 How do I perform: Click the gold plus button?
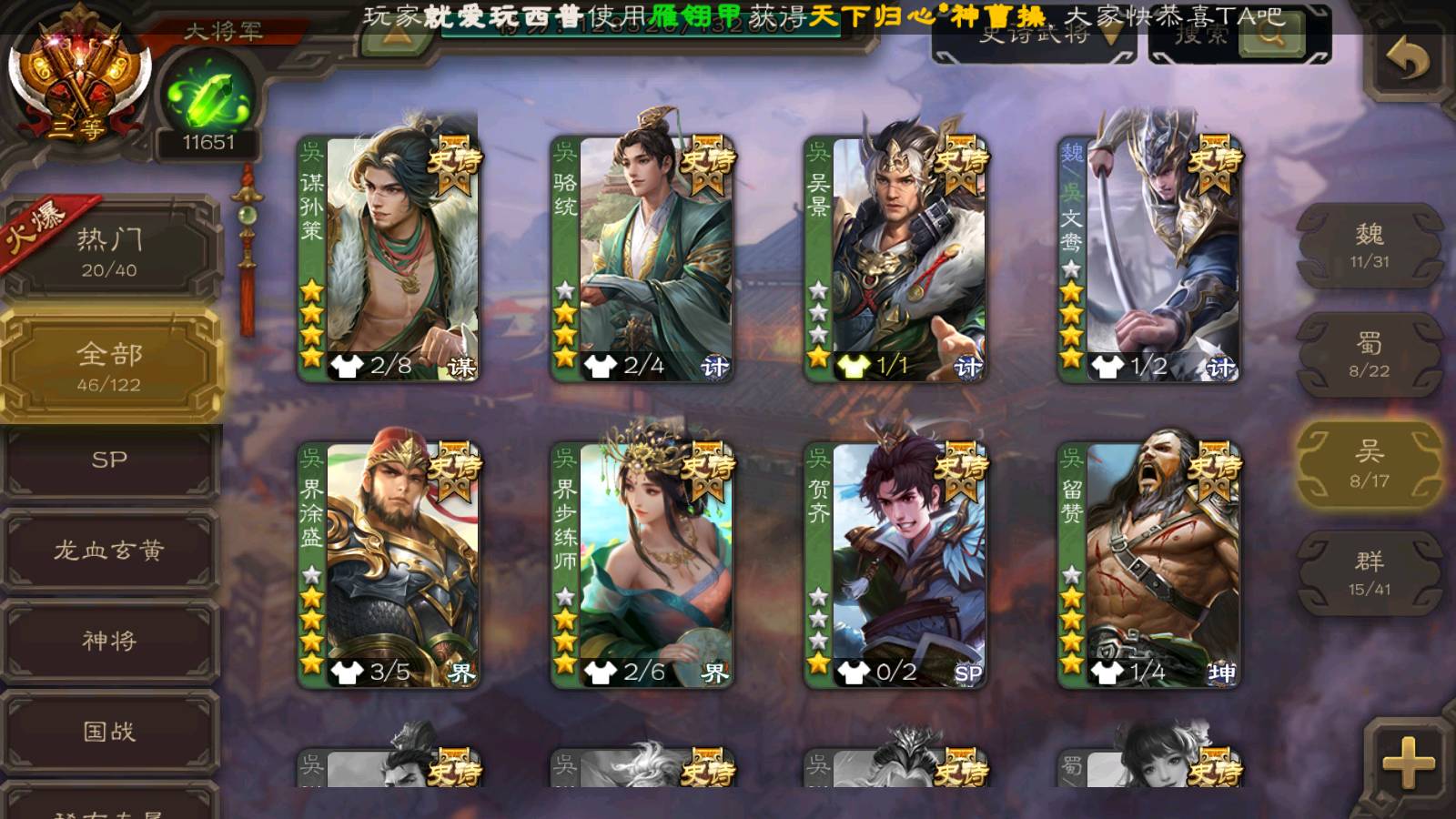pyautogui.click(x=1408, y=763)
